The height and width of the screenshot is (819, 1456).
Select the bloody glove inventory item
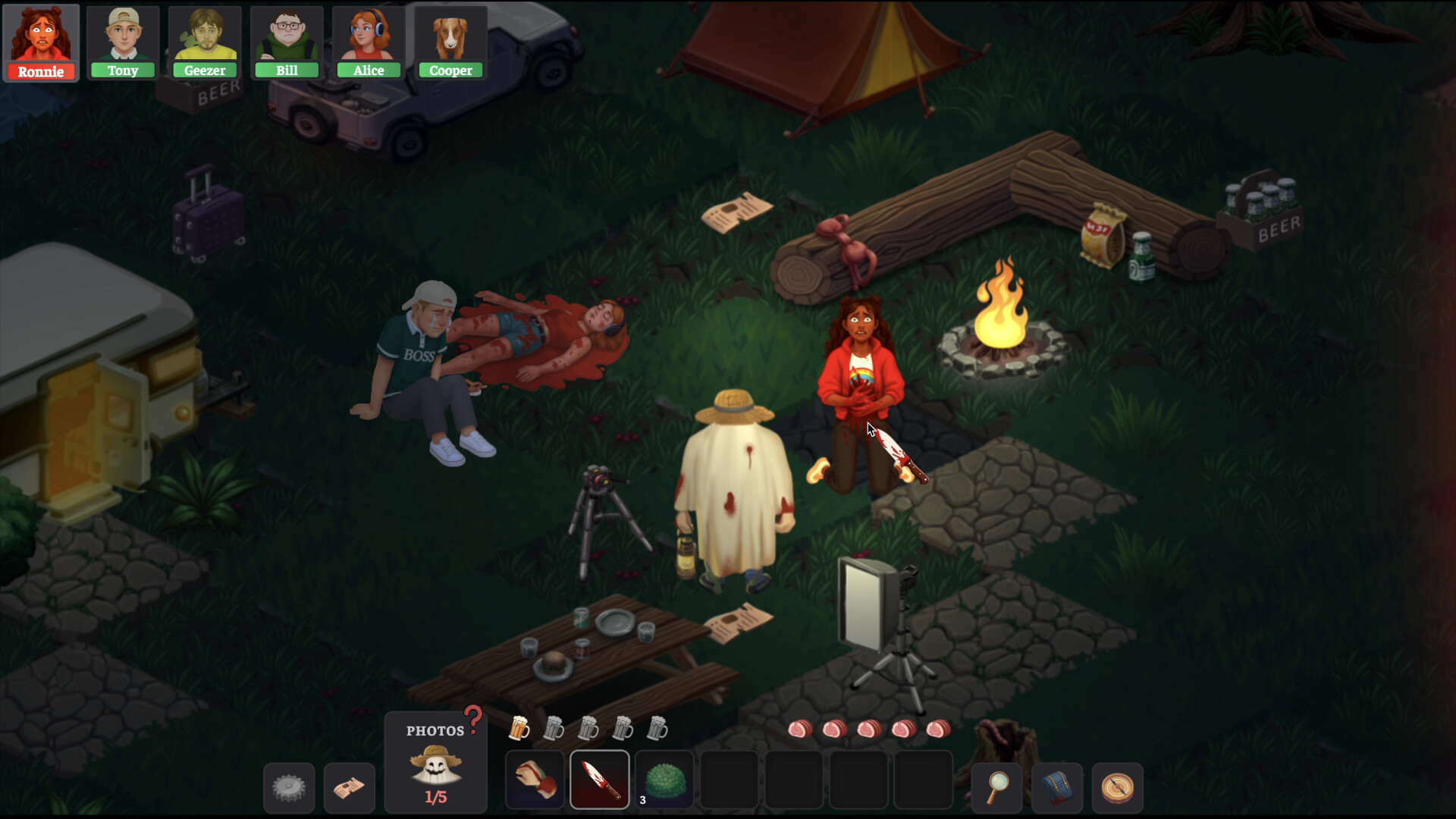tap(535, 779)
